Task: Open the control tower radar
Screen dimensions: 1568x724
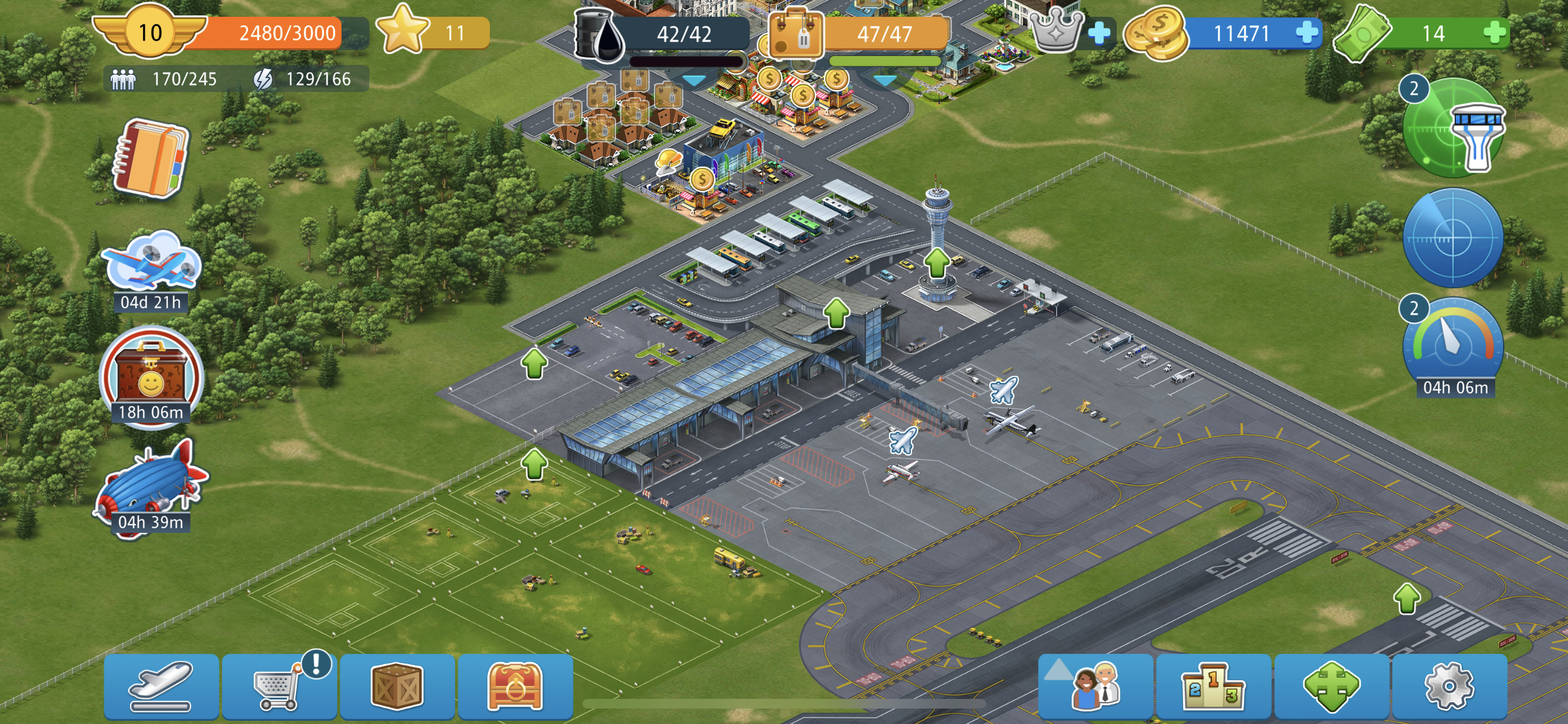Action: (x=1455, y=129)
